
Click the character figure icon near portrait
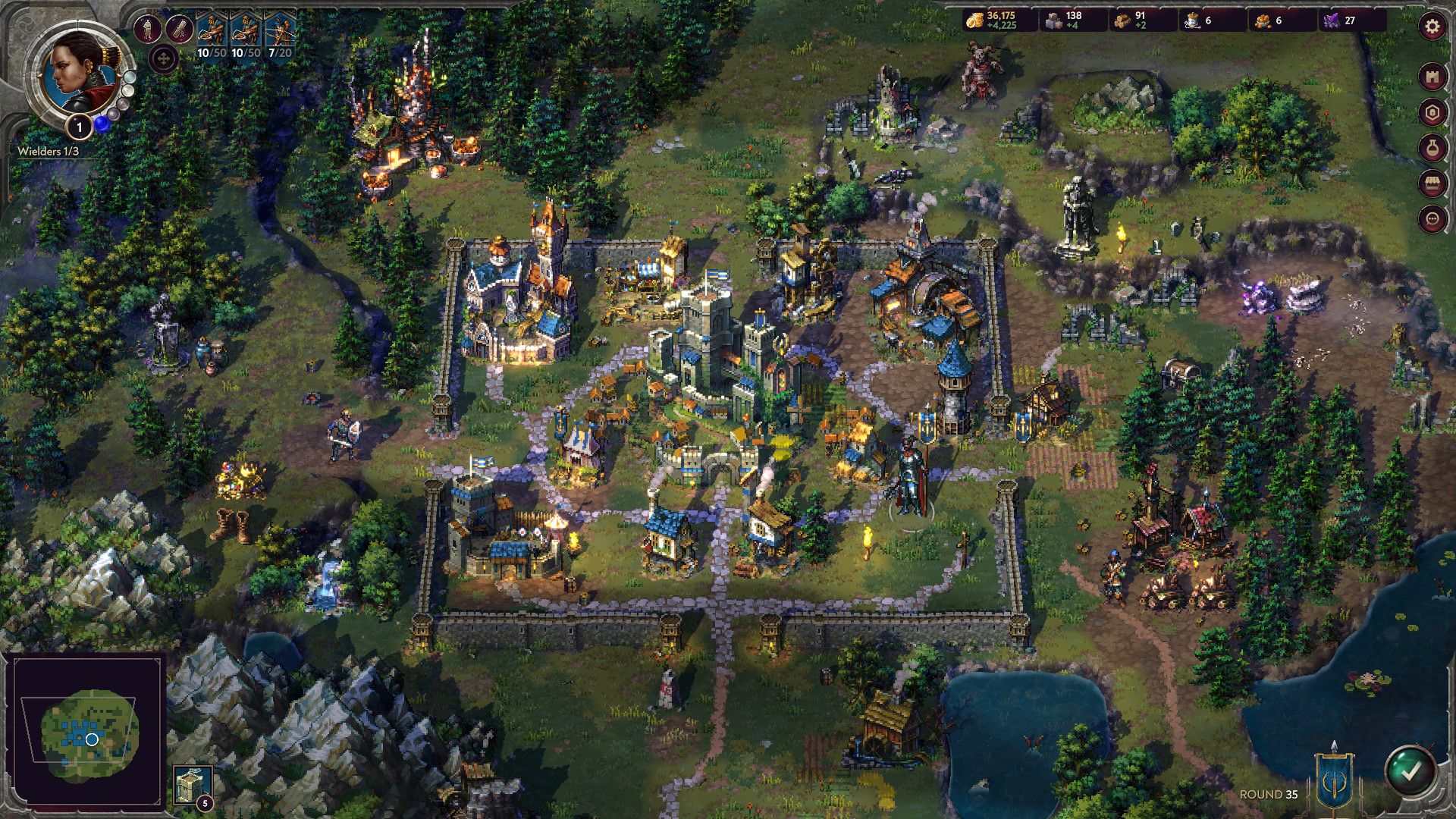[x=146, y=27]
